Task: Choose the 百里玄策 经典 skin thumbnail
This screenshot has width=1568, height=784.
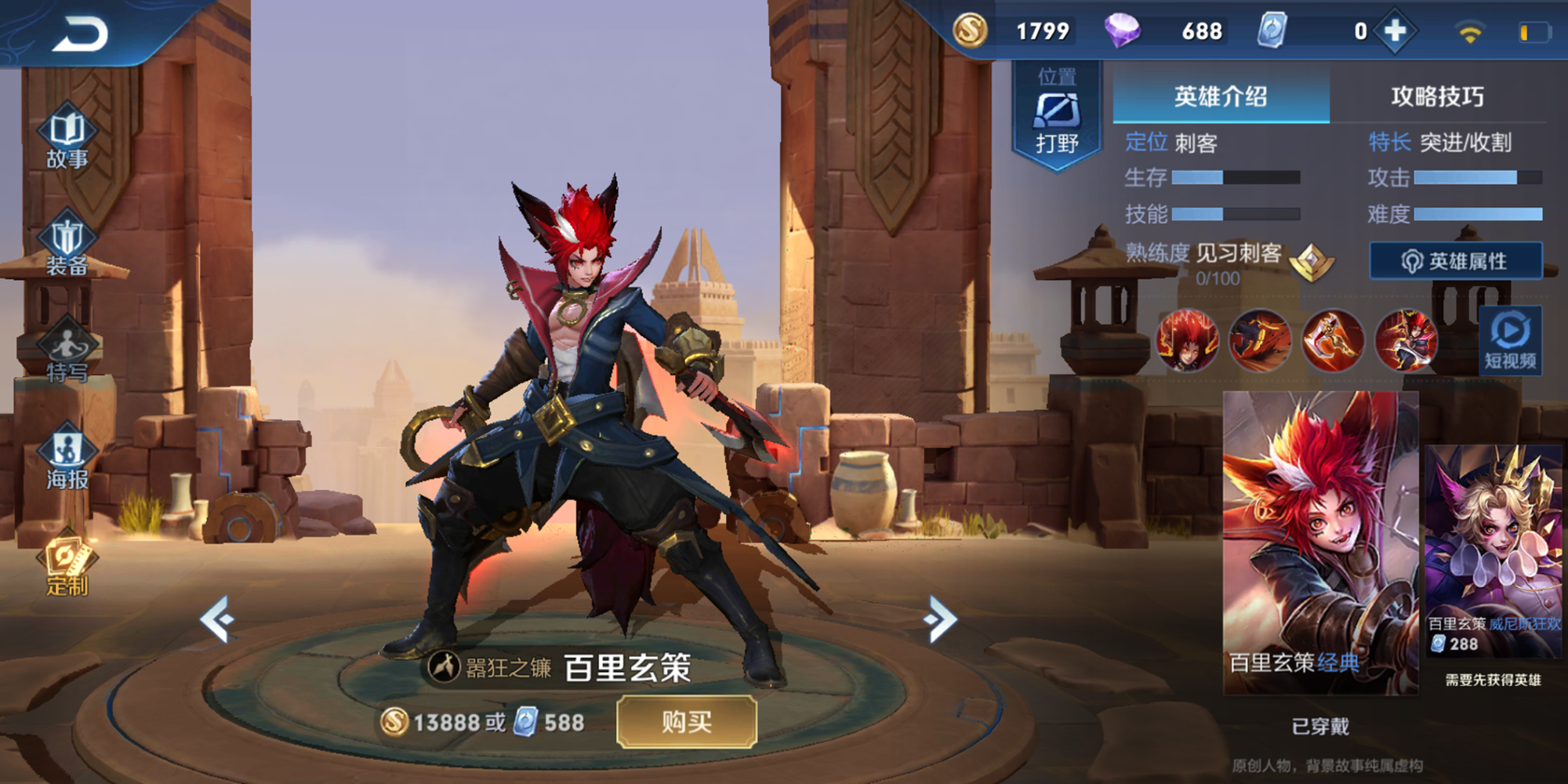Action: (x=1320, y=543)
